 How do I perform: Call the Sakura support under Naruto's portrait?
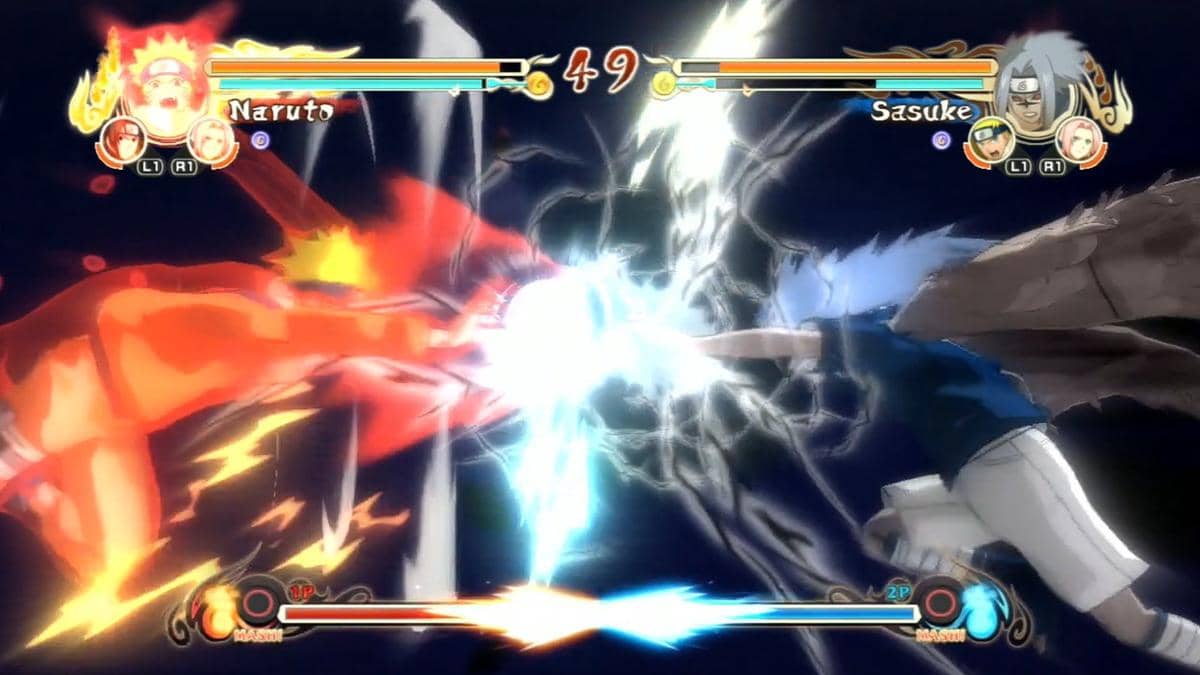tap(210, 137)
